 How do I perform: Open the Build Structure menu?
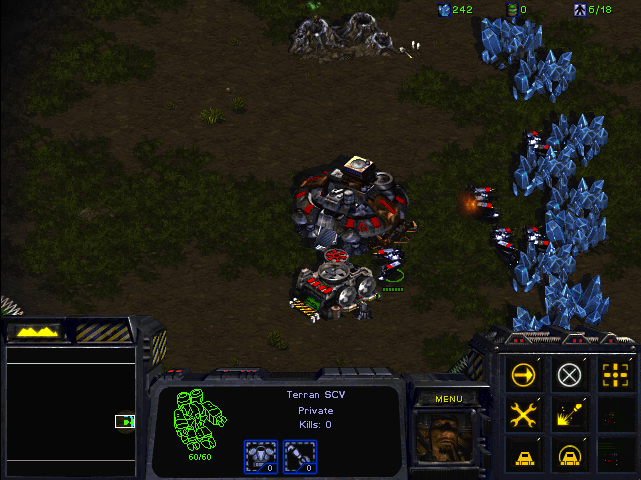(523, 454)
